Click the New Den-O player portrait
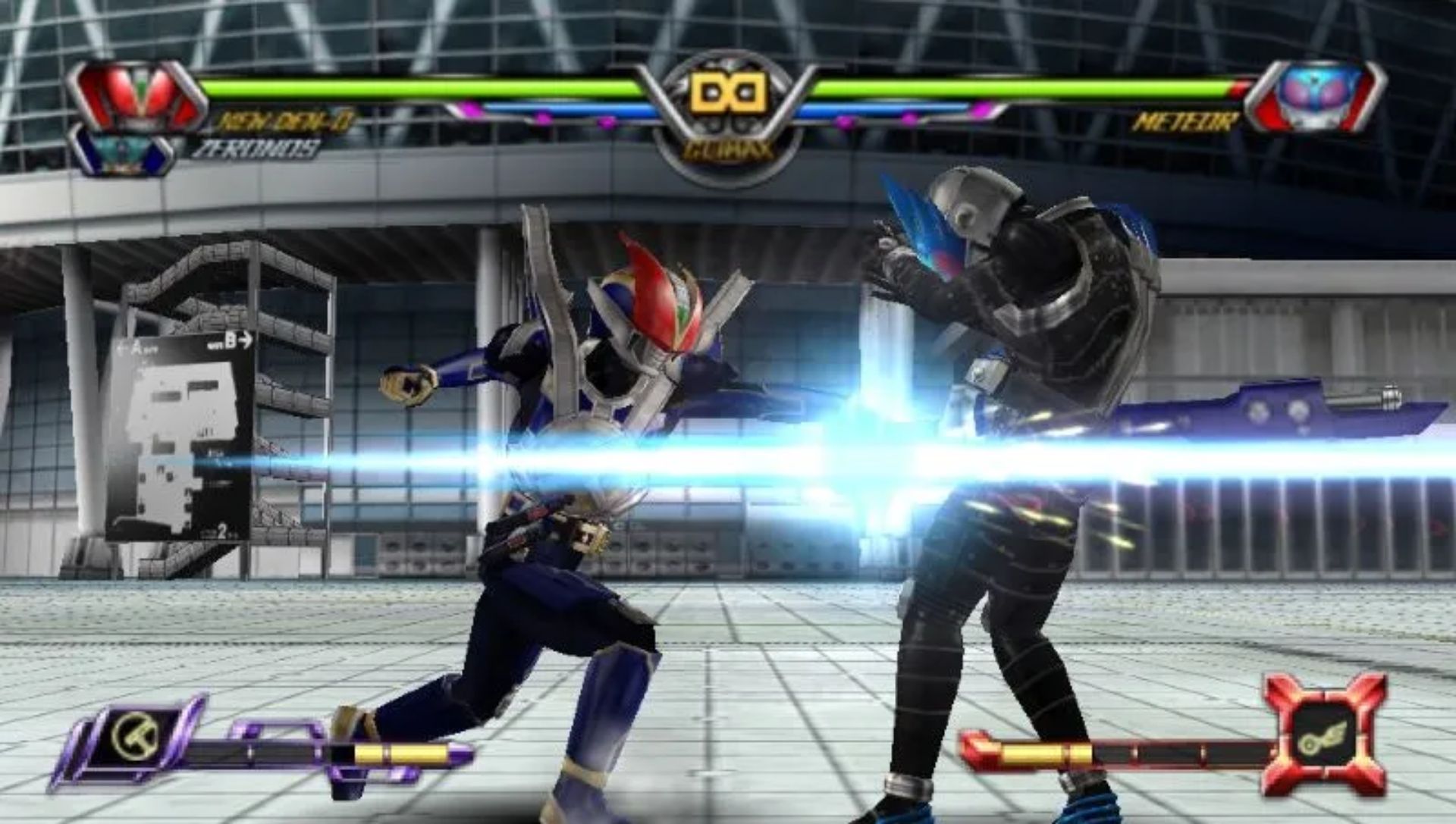Image resolution: width=1456 pixels, height=824 pixels. [136, 95]
